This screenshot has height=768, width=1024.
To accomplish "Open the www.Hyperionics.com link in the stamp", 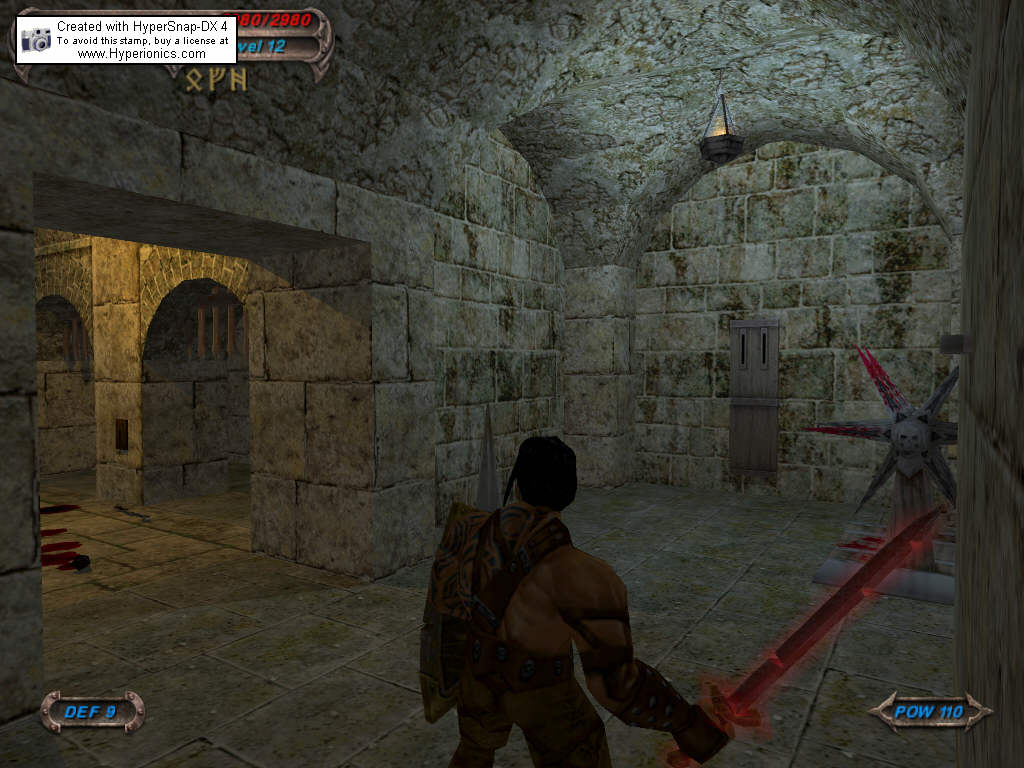I will coord(142,54).
